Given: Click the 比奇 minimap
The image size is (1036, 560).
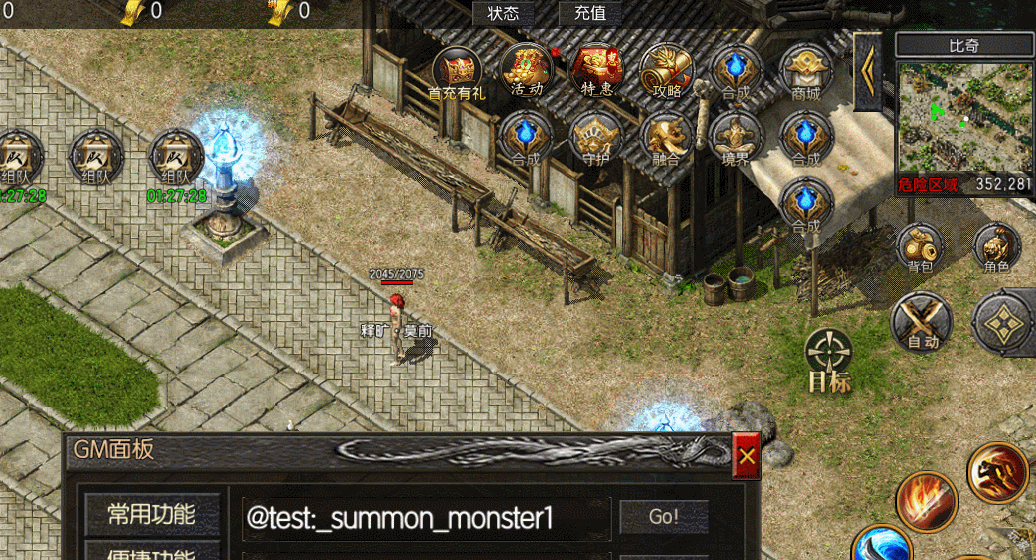Looking at the screenshot, I should (963, 118).
